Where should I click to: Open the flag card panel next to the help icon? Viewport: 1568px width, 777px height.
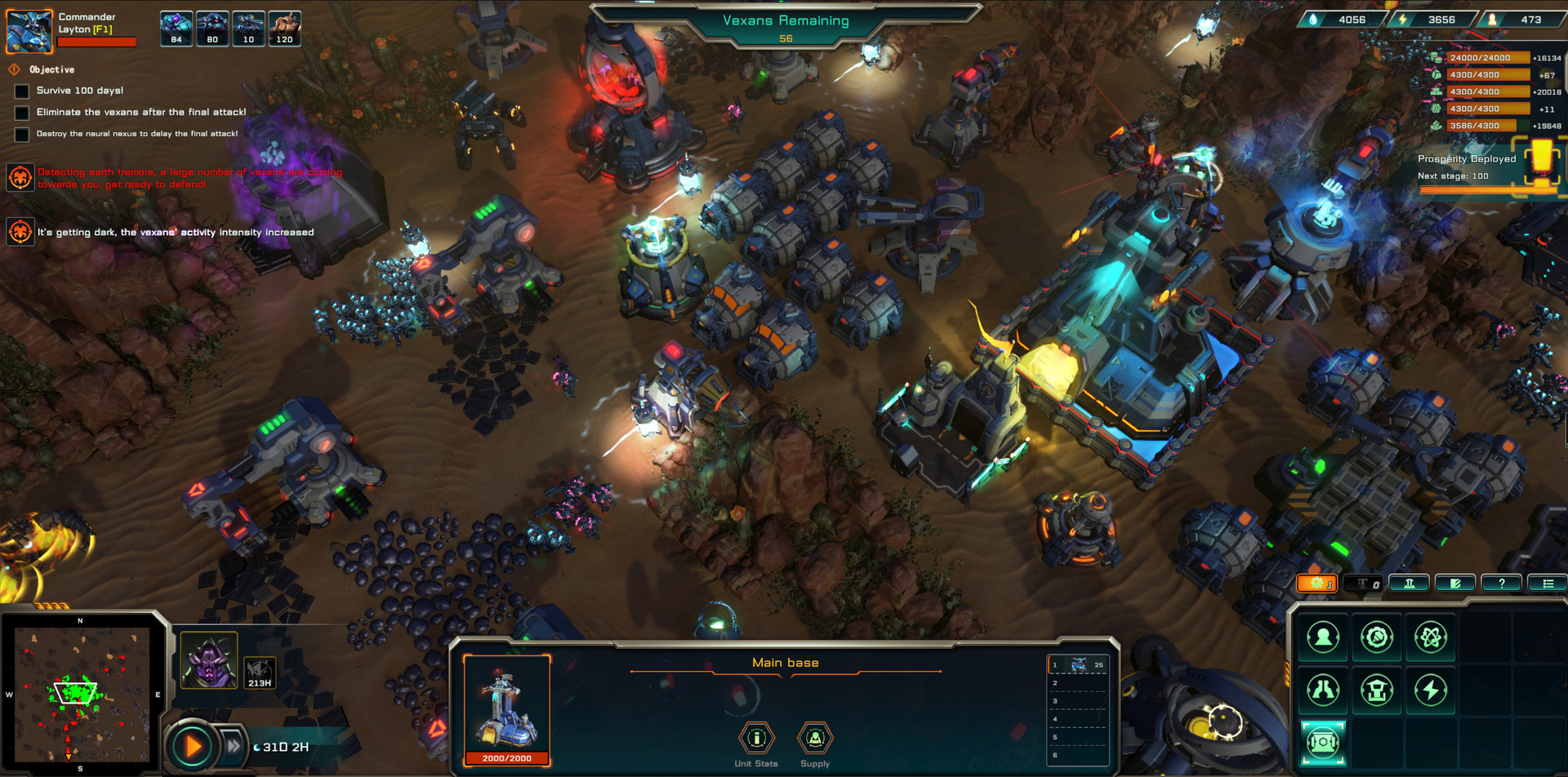coord(1455,583)
